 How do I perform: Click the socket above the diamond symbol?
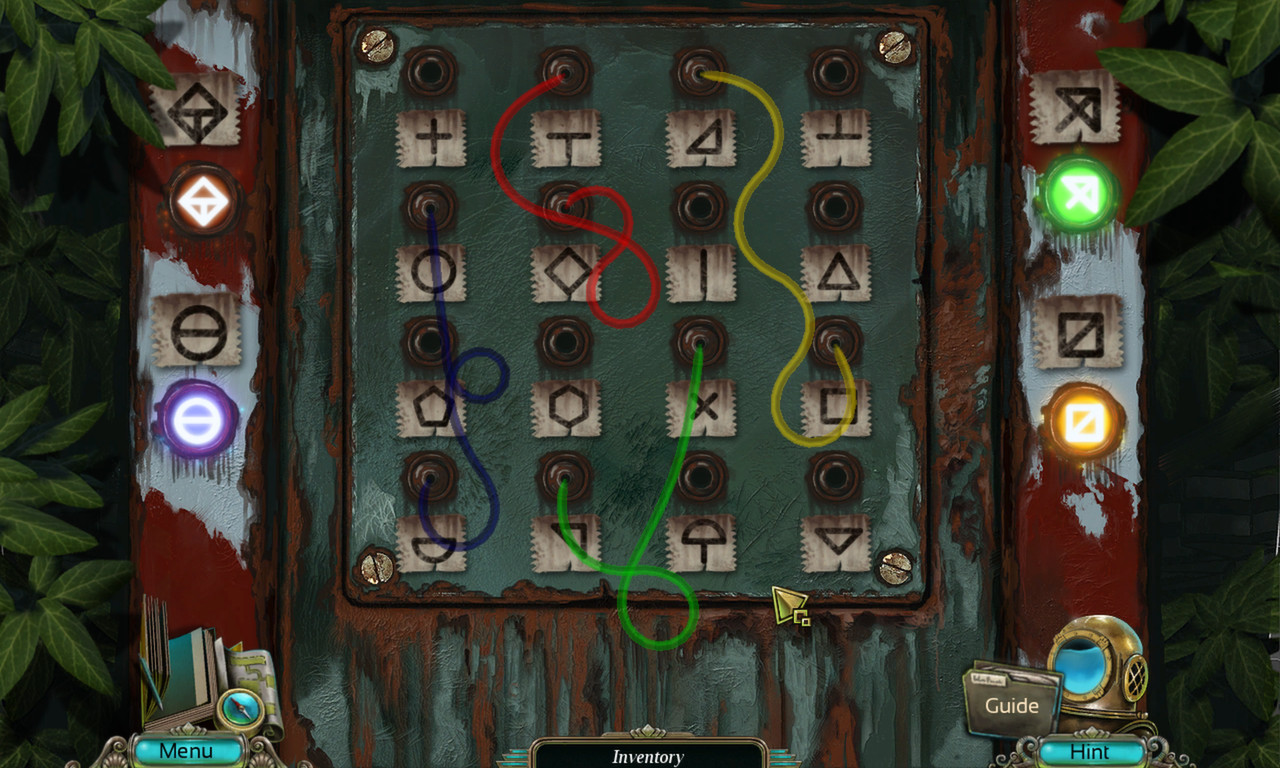(565, 207)
